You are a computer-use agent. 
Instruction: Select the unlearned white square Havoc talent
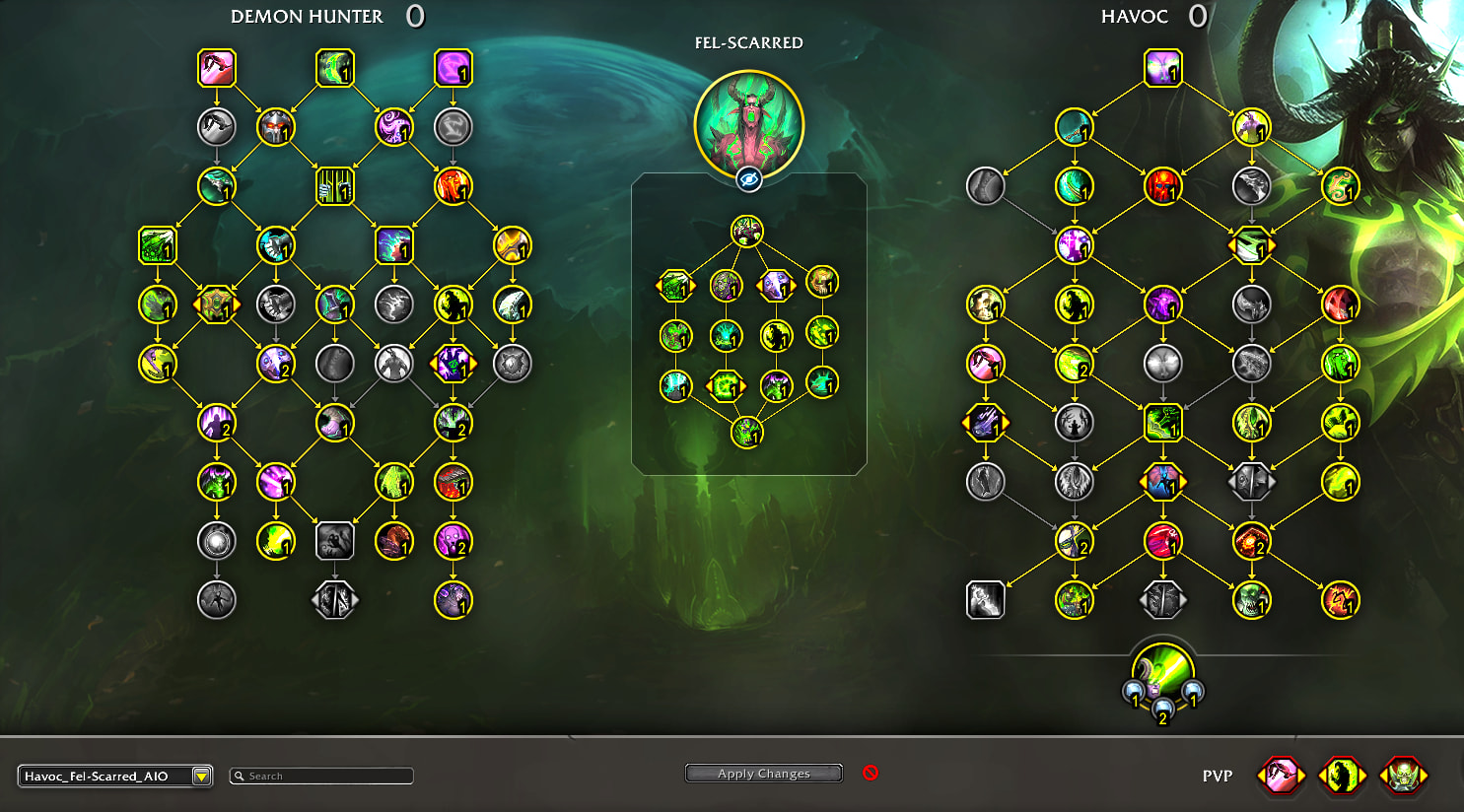986,599
